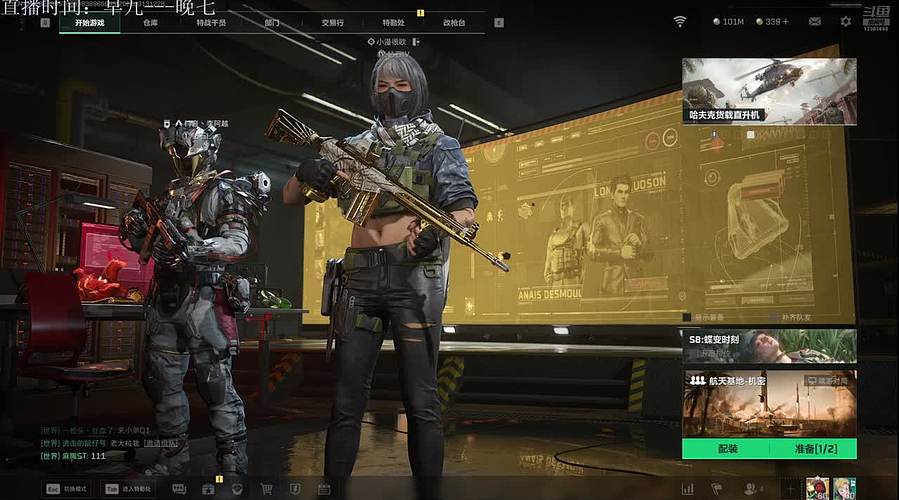This screenshot has height=500, width=899.
Task: Open the mail envelope icon
Action: [815, 21]
